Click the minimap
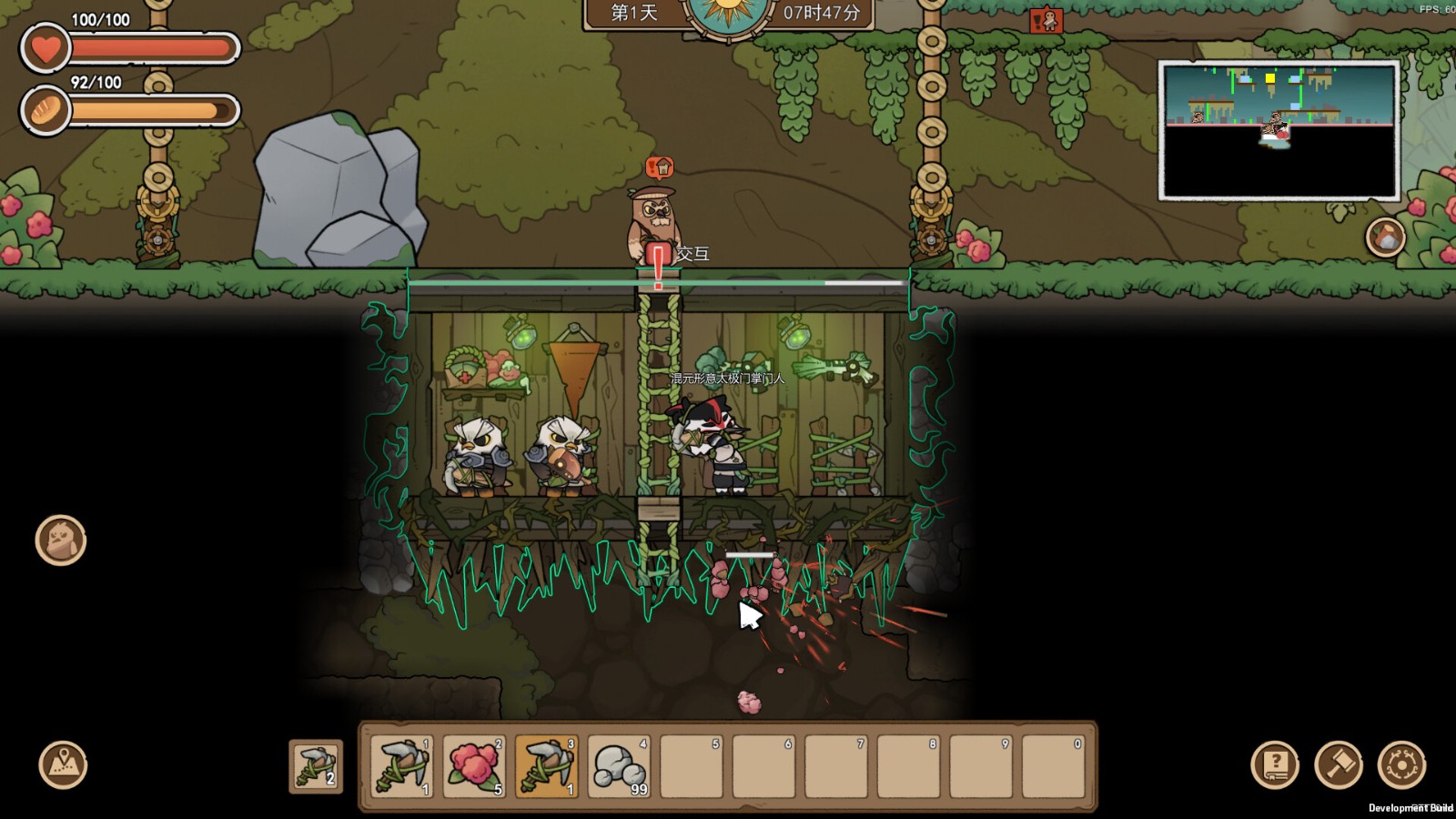The width and height of the screenshot is (1456, 819). (1279, 130)
